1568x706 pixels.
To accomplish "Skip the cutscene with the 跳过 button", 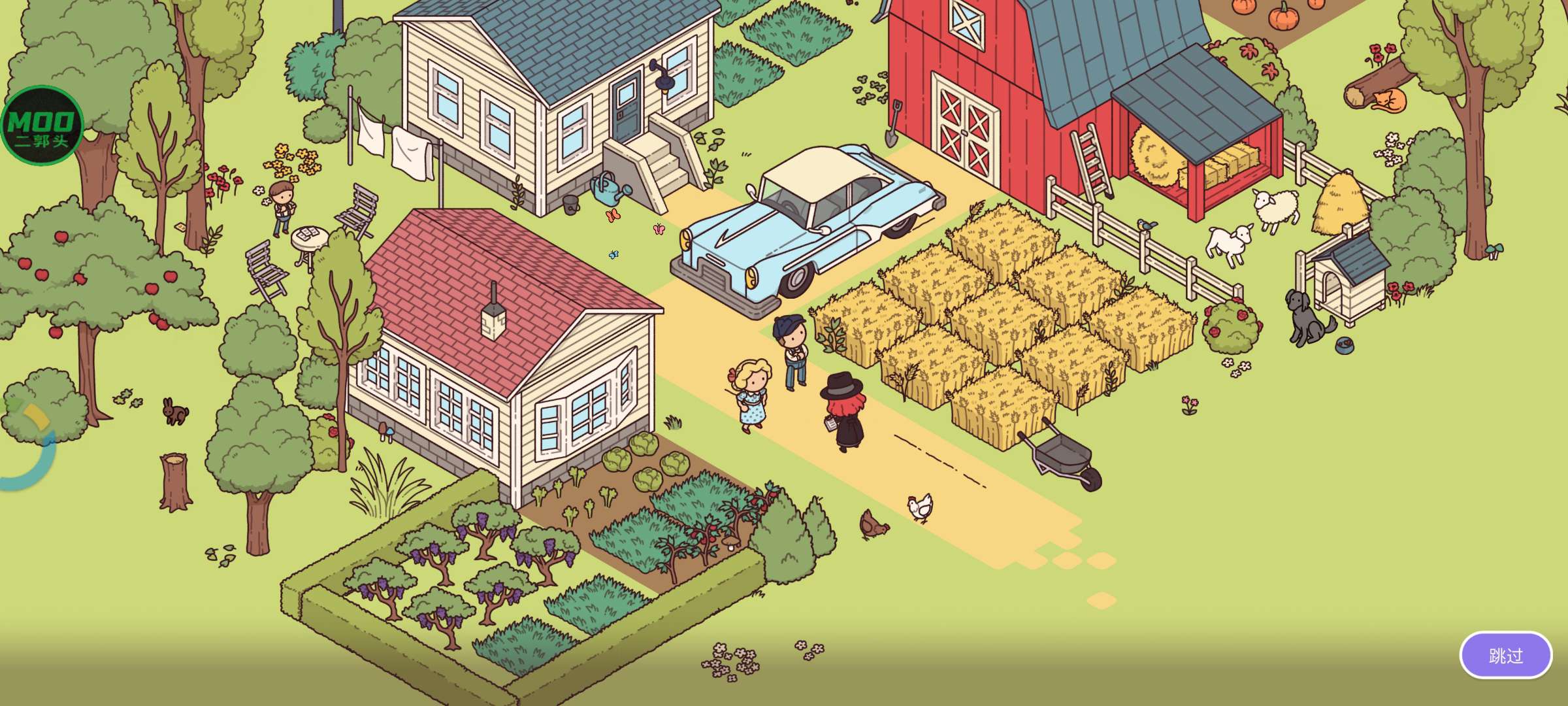I will (1505, 655).
